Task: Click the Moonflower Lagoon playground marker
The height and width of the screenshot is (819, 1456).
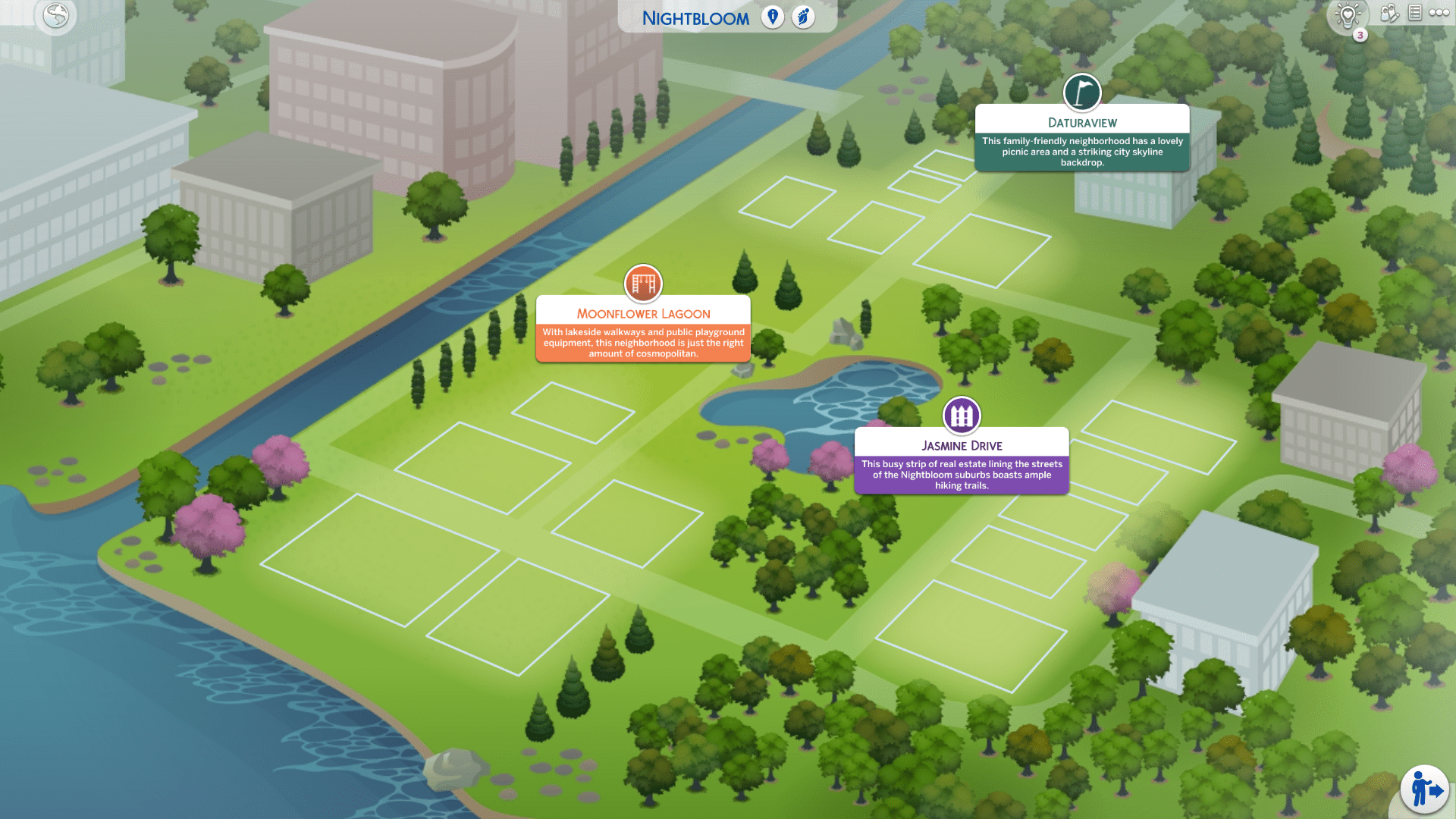Action: pos(643,284)
